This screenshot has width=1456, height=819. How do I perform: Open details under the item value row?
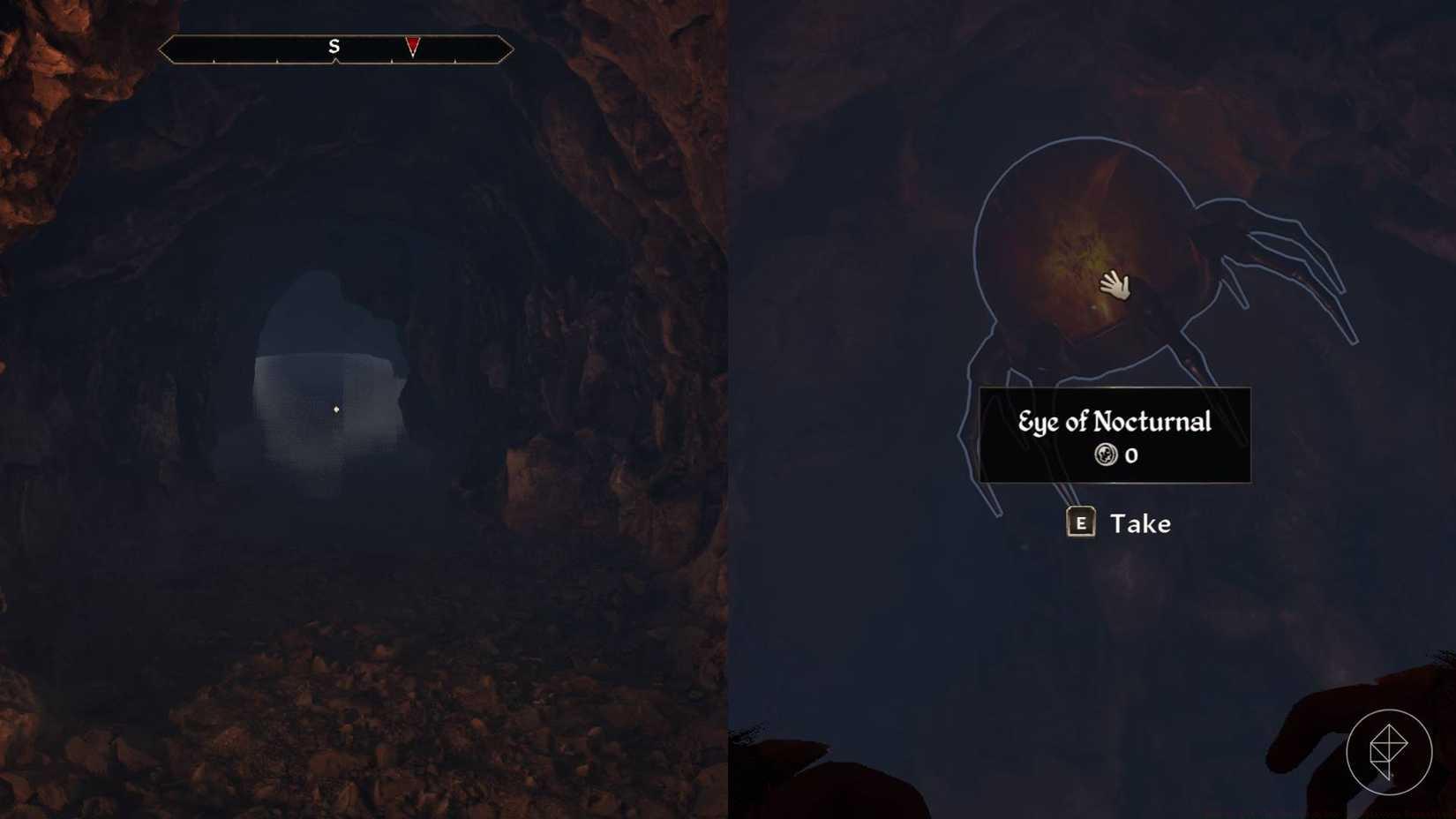[1117, 455]
